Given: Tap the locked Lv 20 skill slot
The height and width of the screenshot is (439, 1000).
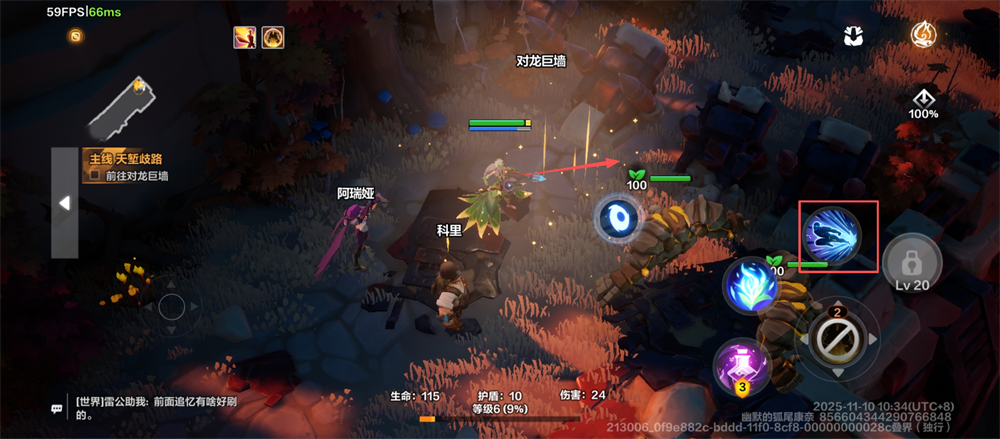Looking at the screenshot, I should (x=912, y=264).
